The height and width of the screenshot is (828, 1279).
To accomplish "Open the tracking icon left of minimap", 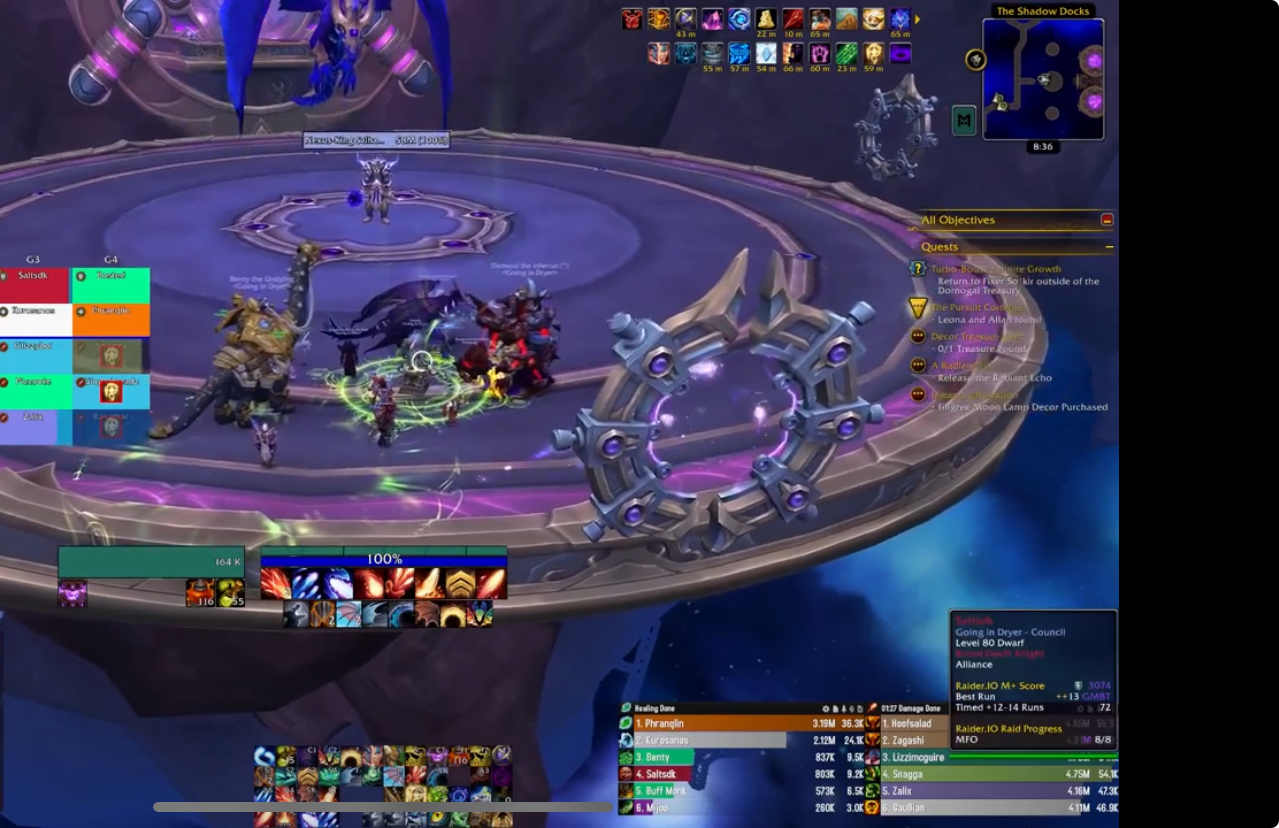I will 976,60.
